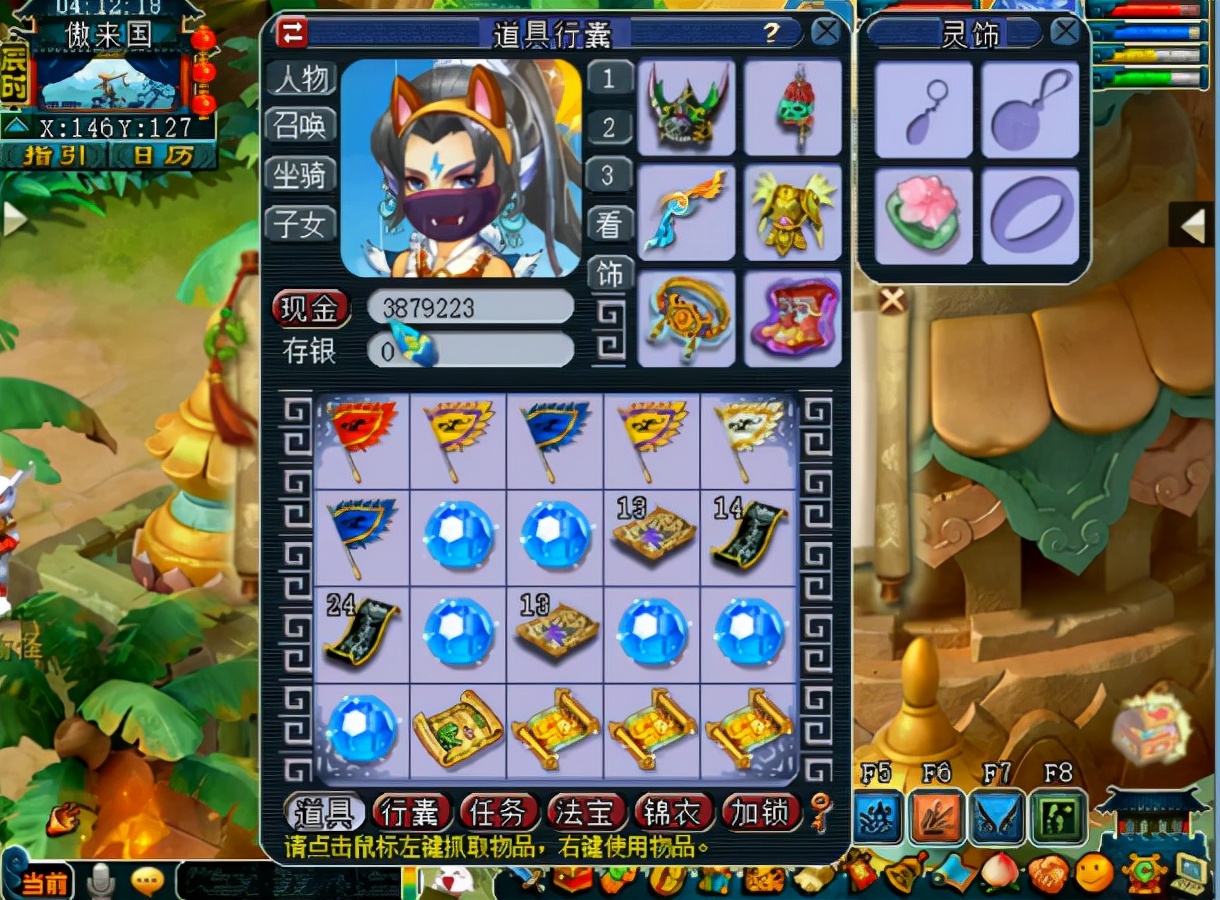Viewport: 1220px width, 900px height.
Task: Switch to the 召唤 summon tab
Action: pos(301,127)
